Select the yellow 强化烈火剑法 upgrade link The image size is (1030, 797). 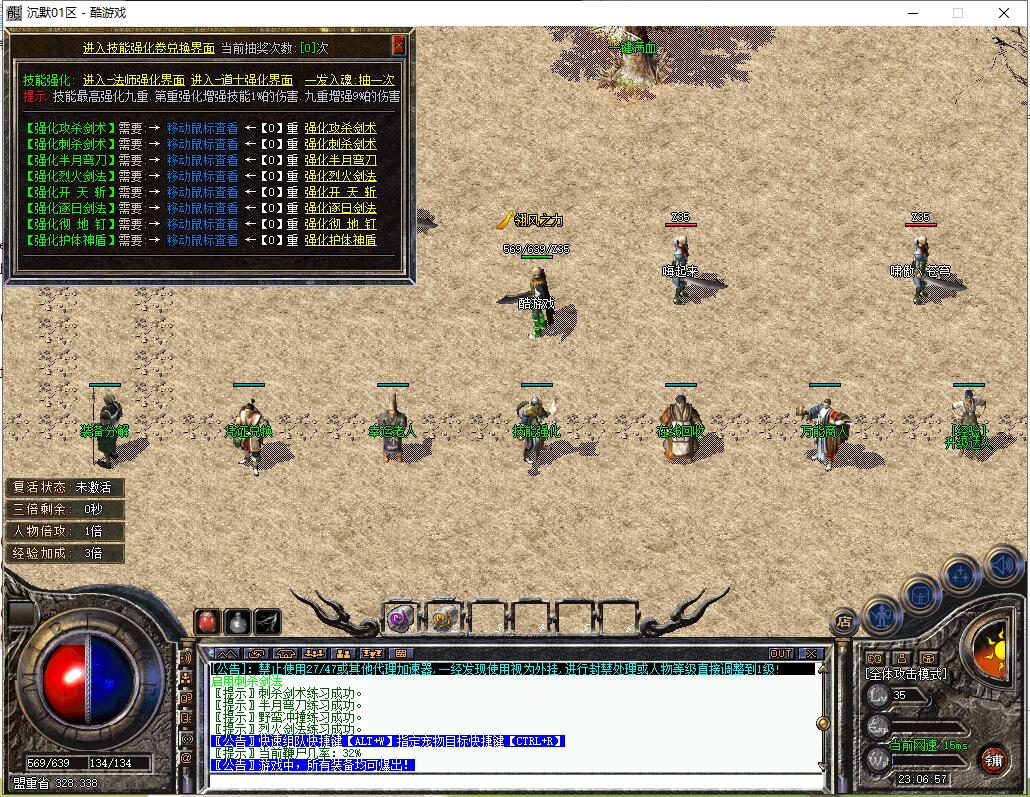(340, 176)
